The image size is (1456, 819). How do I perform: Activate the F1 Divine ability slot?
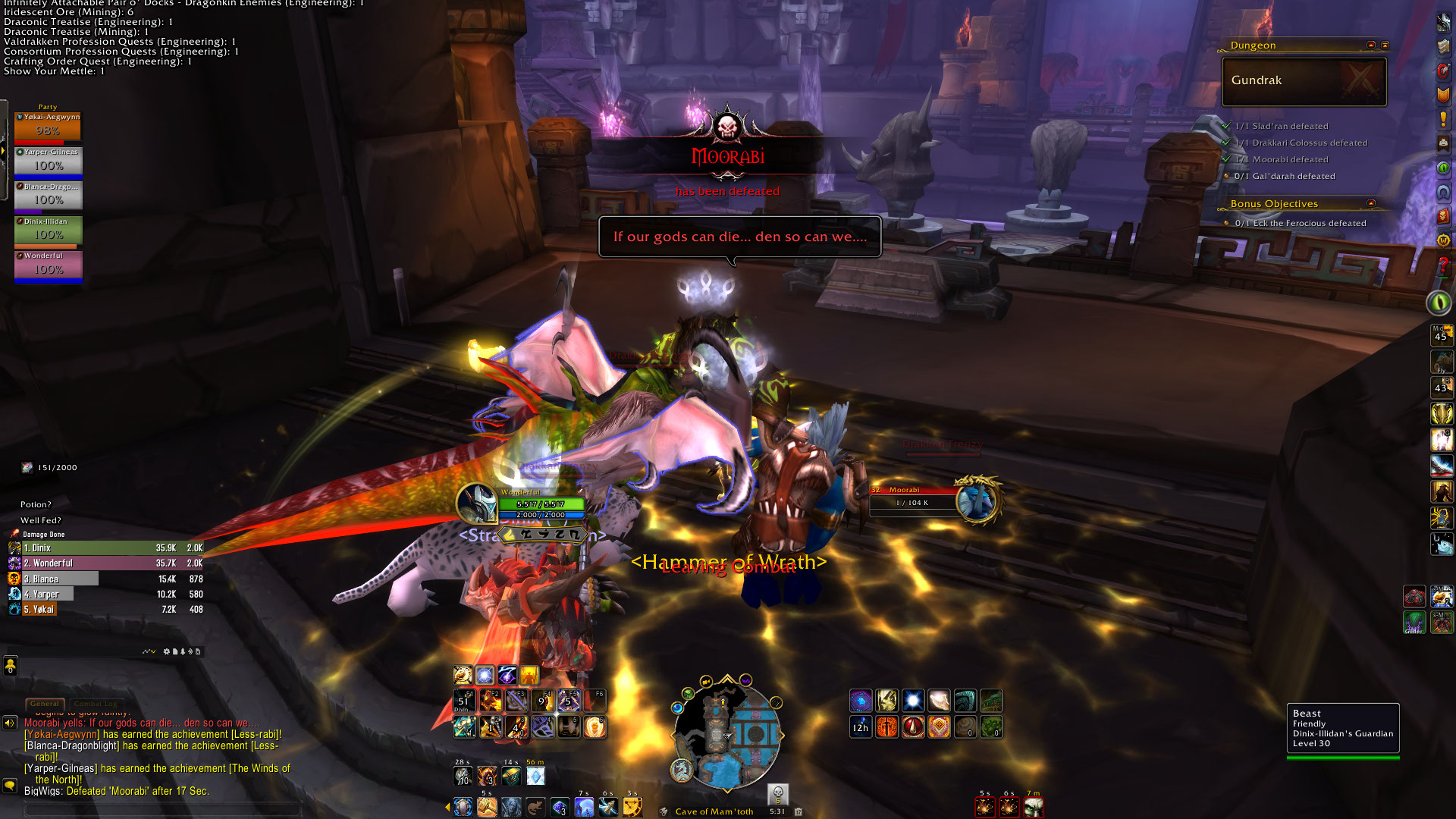point(463,701)
